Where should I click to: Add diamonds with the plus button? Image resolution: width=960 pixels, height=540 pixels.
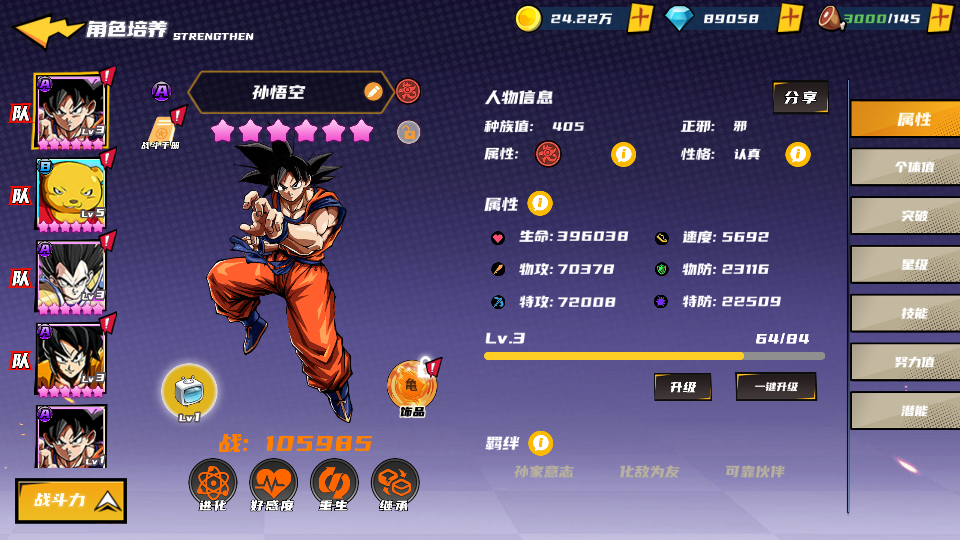pyautogui.click(x=790, y=18)
